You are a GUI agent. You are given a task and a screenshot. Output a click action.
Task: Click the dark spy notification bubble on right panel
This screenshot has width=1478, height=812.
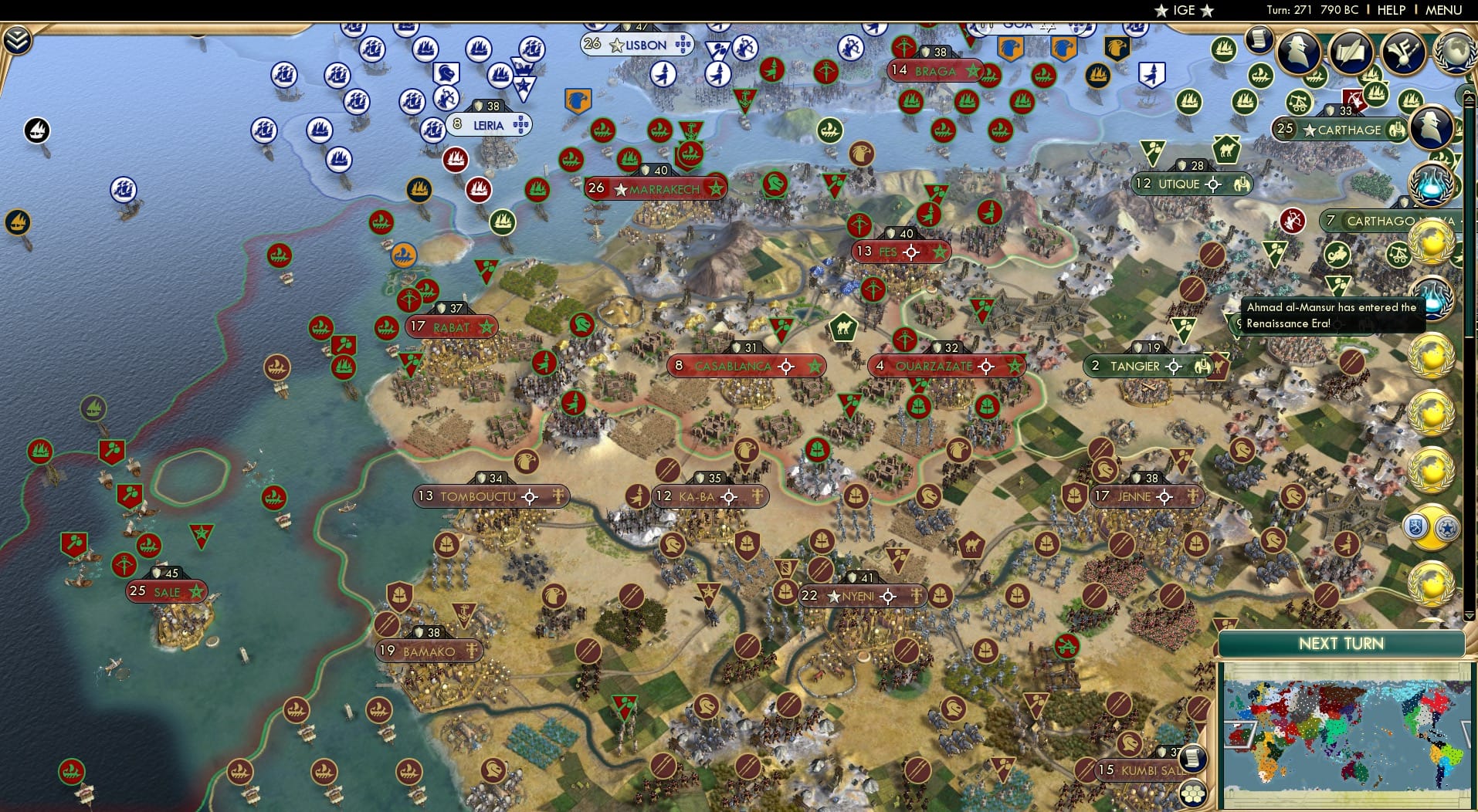[x=1433, y=127]
